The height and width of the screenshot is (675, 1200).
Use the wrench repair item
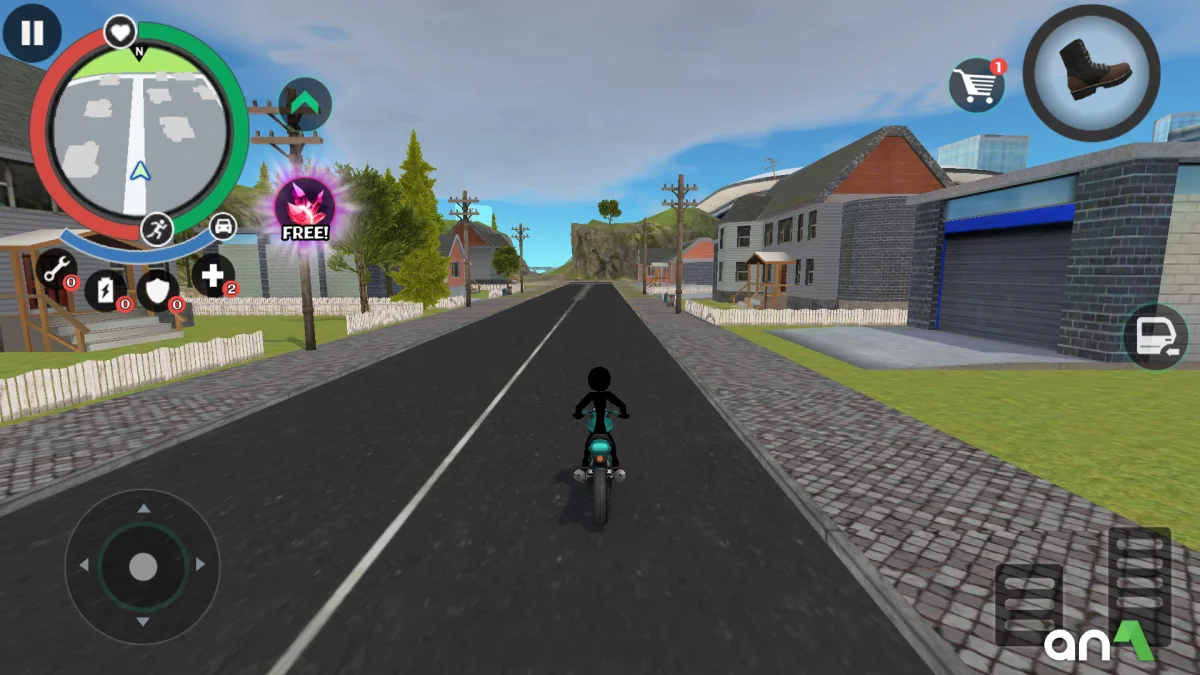point(56,268)
